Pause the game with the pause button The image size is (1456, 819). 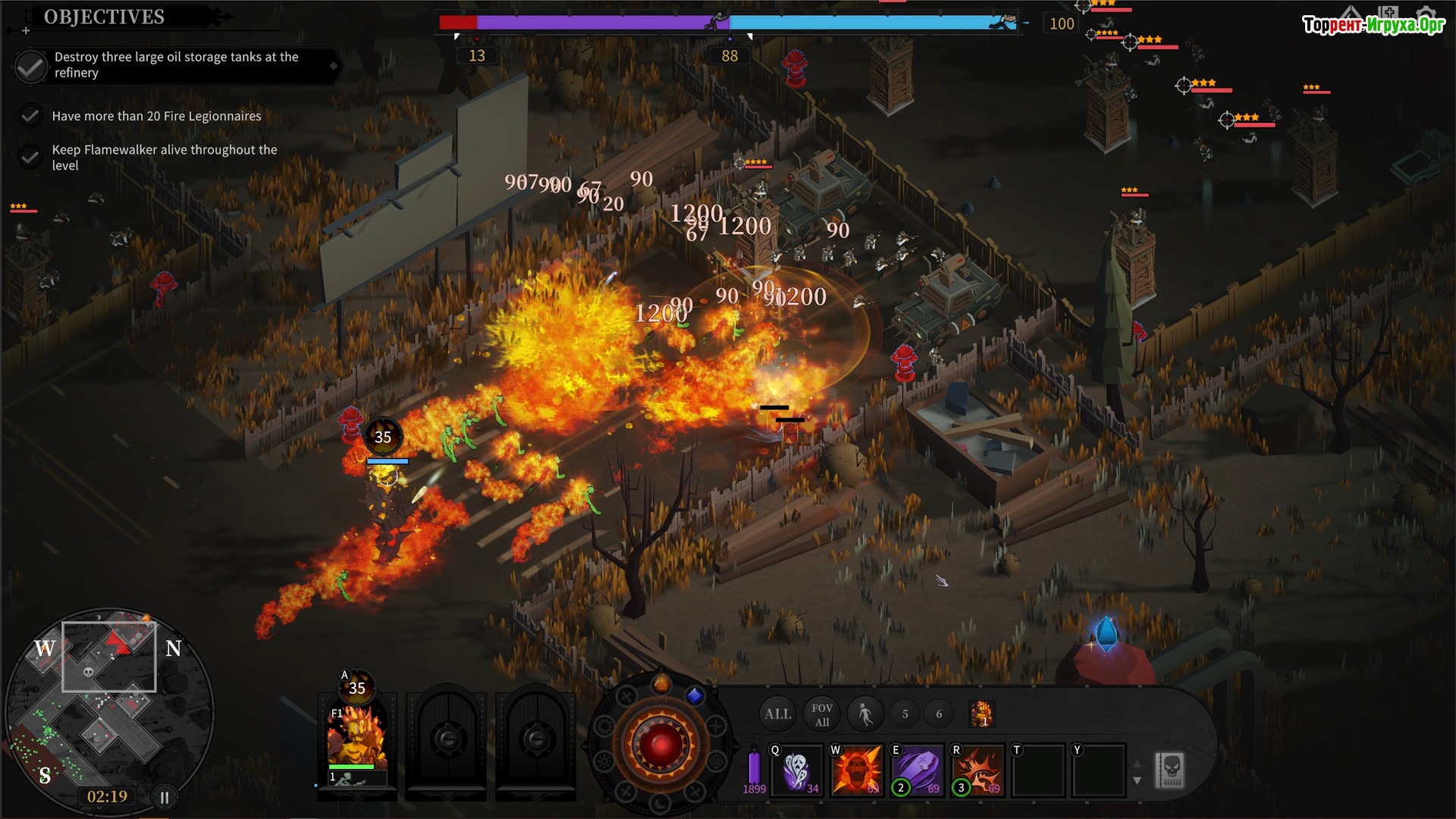click(165, 797)
